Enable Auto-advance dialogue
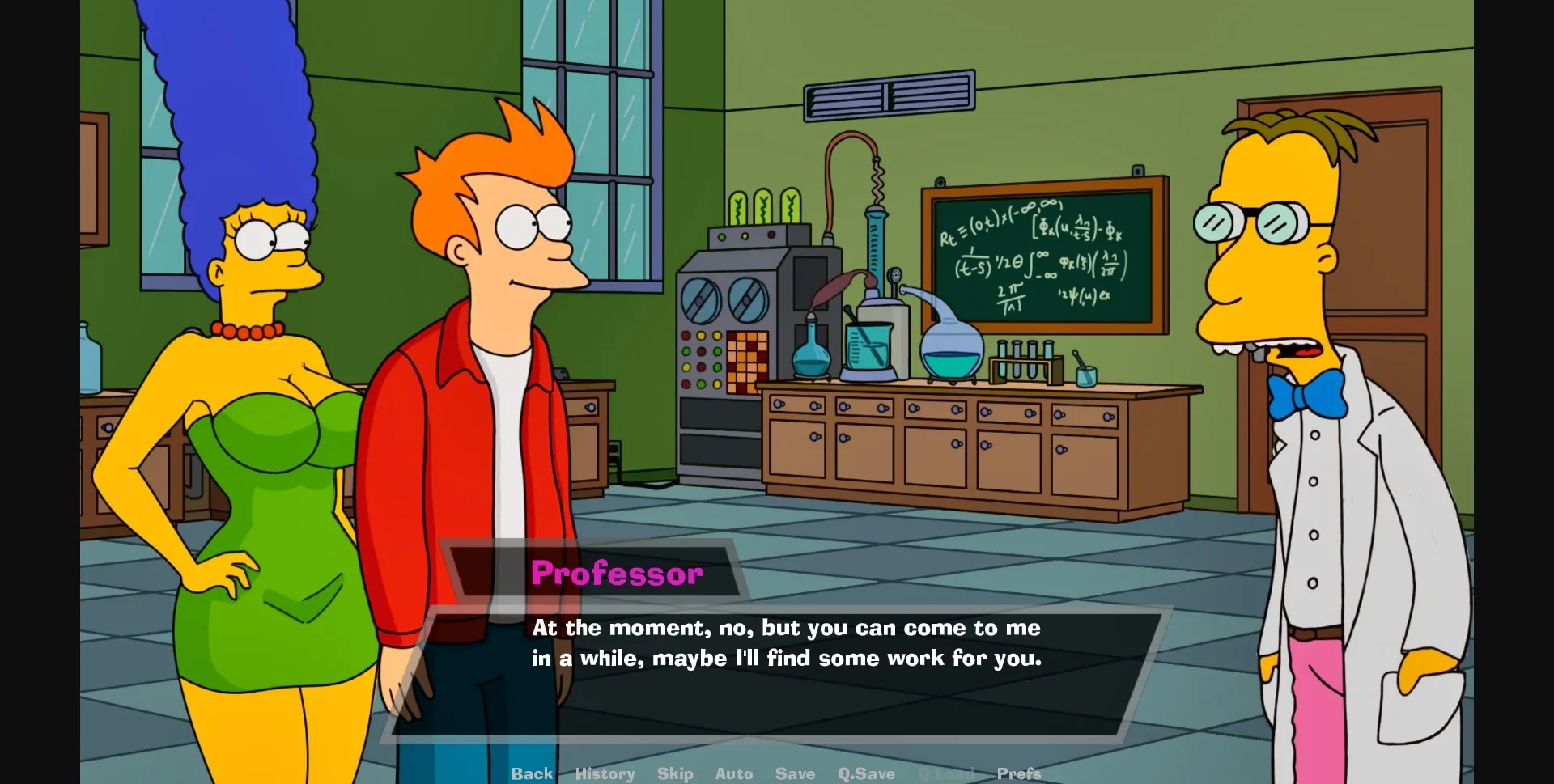Viewport: 1554px width, 784px height. [x=733, y=773]
